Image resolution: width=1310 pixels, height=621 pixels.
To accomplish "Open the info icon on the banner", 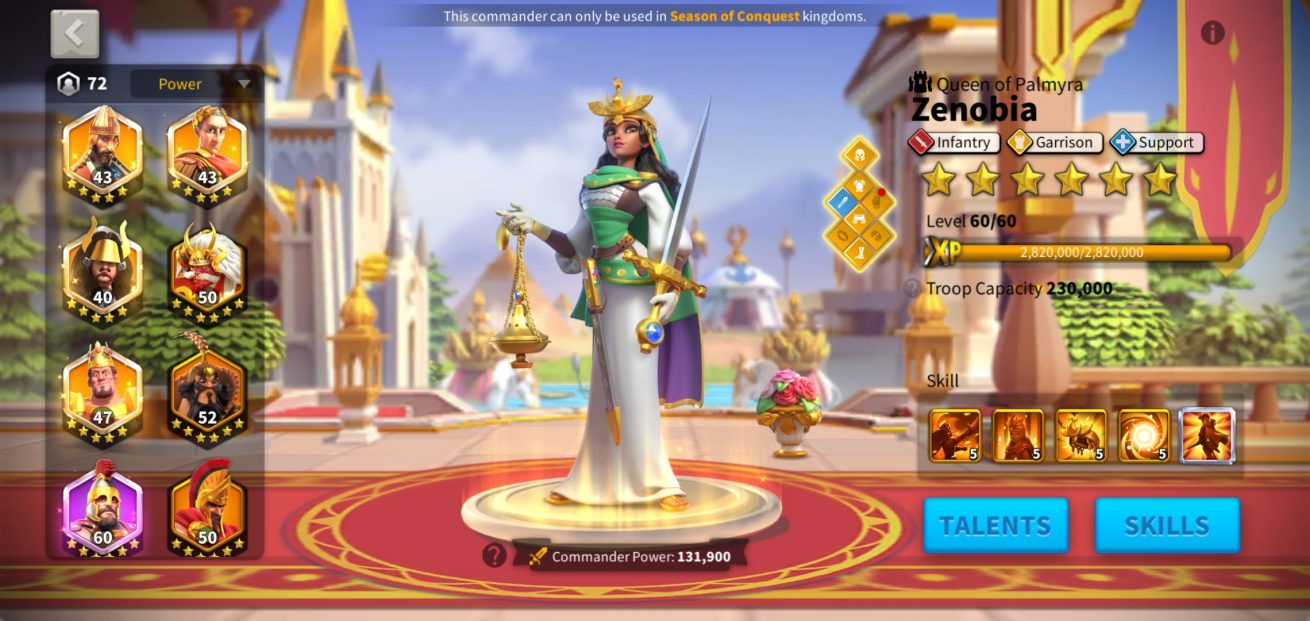I will point(1212,33).
